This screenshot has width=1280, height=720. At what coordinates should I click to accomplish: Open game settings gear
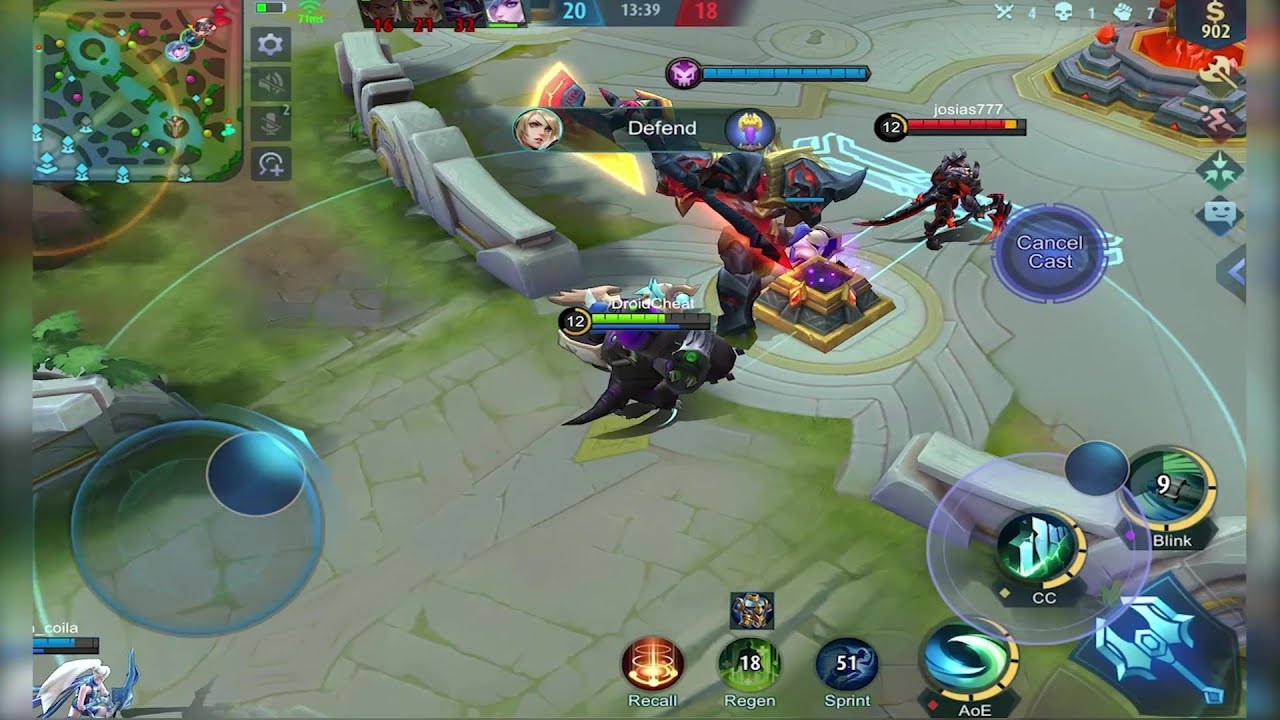[x=270, y=45]
